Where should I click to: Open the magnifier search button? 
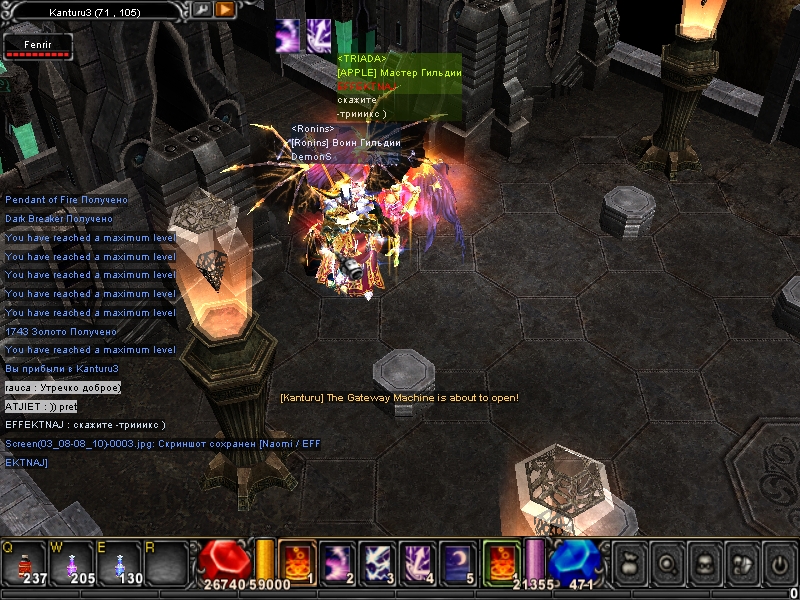click(x=667, y=565)
